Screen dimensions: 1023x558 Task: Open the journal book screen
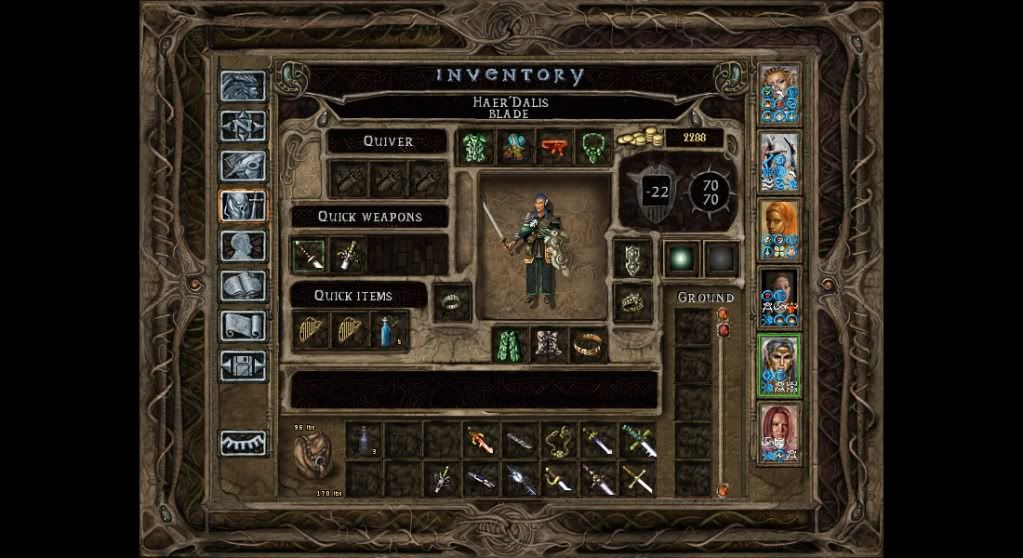pyautogui.click(x=243, y=166)
